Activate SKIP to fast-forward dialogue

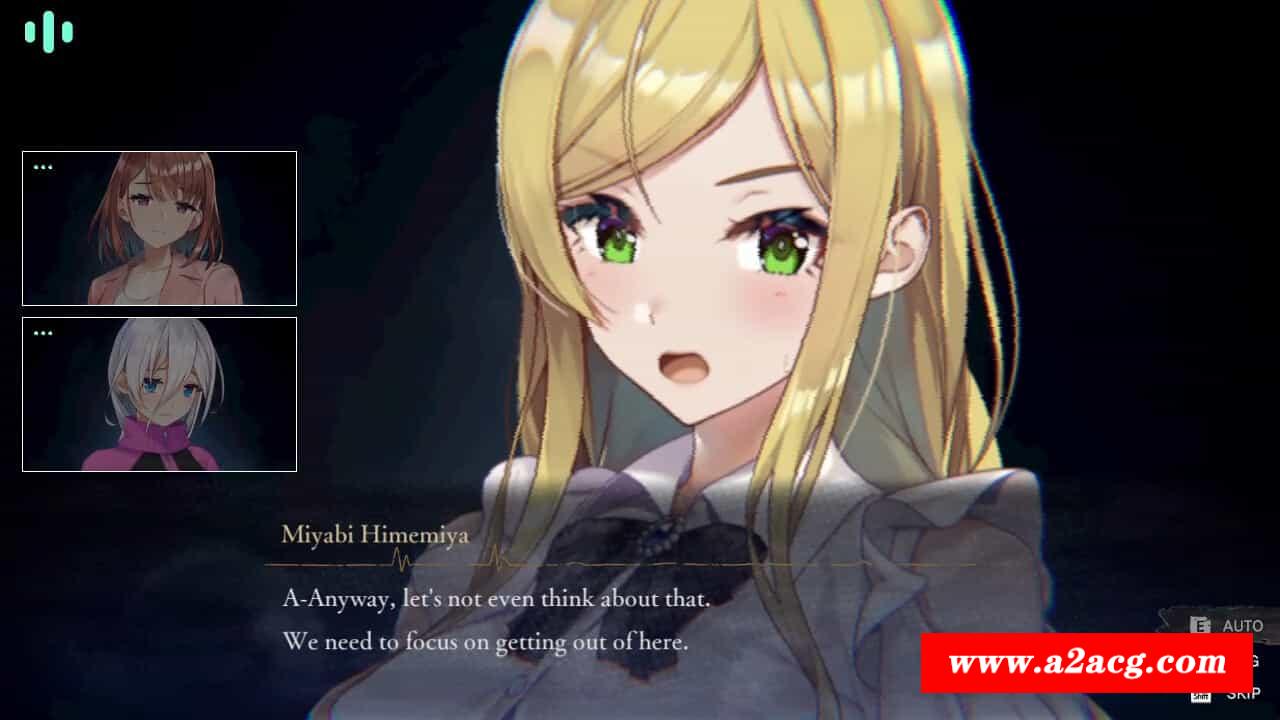1243,694
